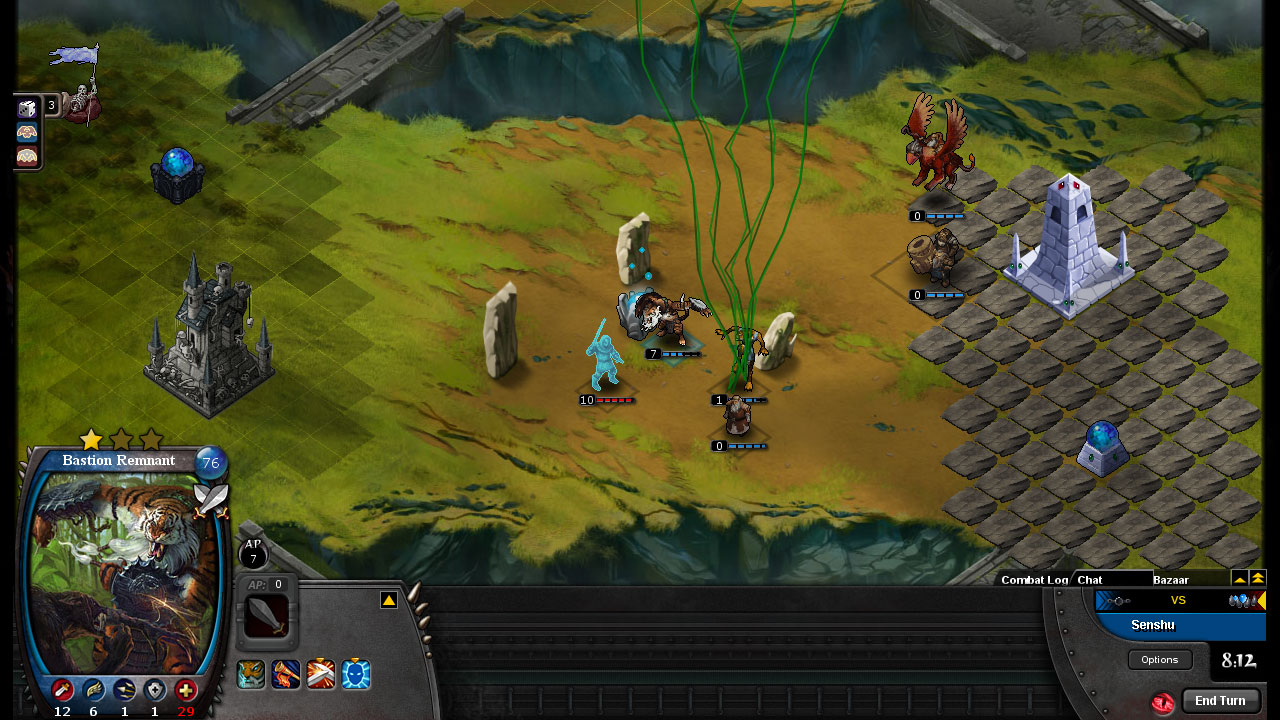
Task: Click the red eye indicator near End Turn
Action: point(1163,701)
